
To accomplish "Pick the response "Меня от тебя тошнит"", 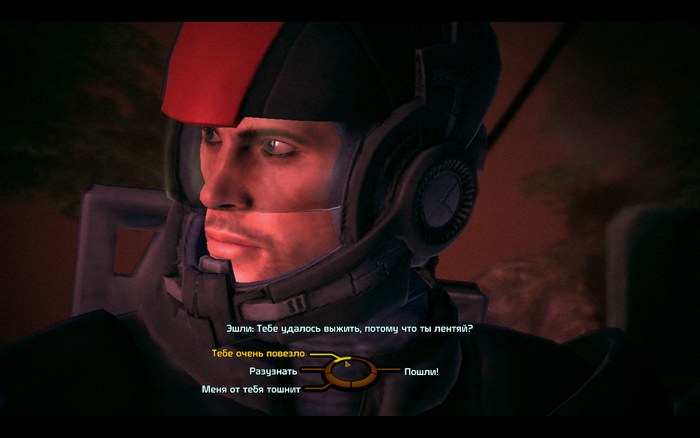I will tap(251, 389).
